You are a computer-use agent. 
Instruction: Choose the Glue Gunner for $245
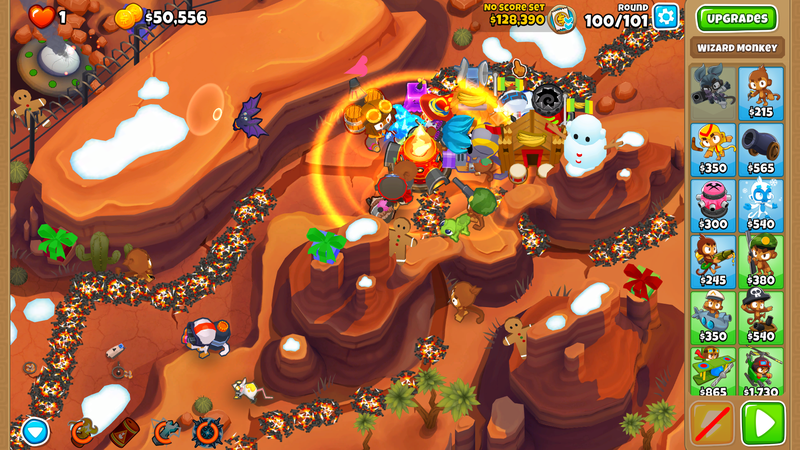(x=712, y=261)
